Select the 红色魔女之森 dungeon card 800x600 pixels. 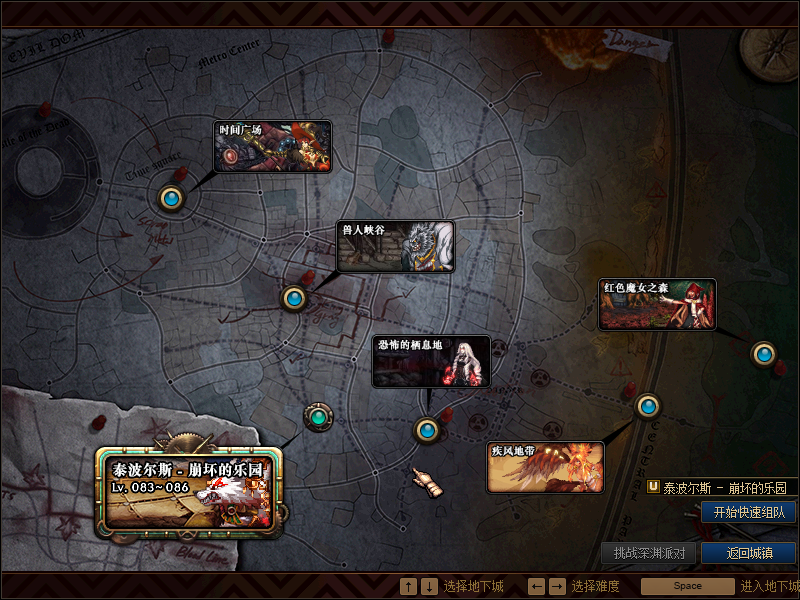point(657,304)
